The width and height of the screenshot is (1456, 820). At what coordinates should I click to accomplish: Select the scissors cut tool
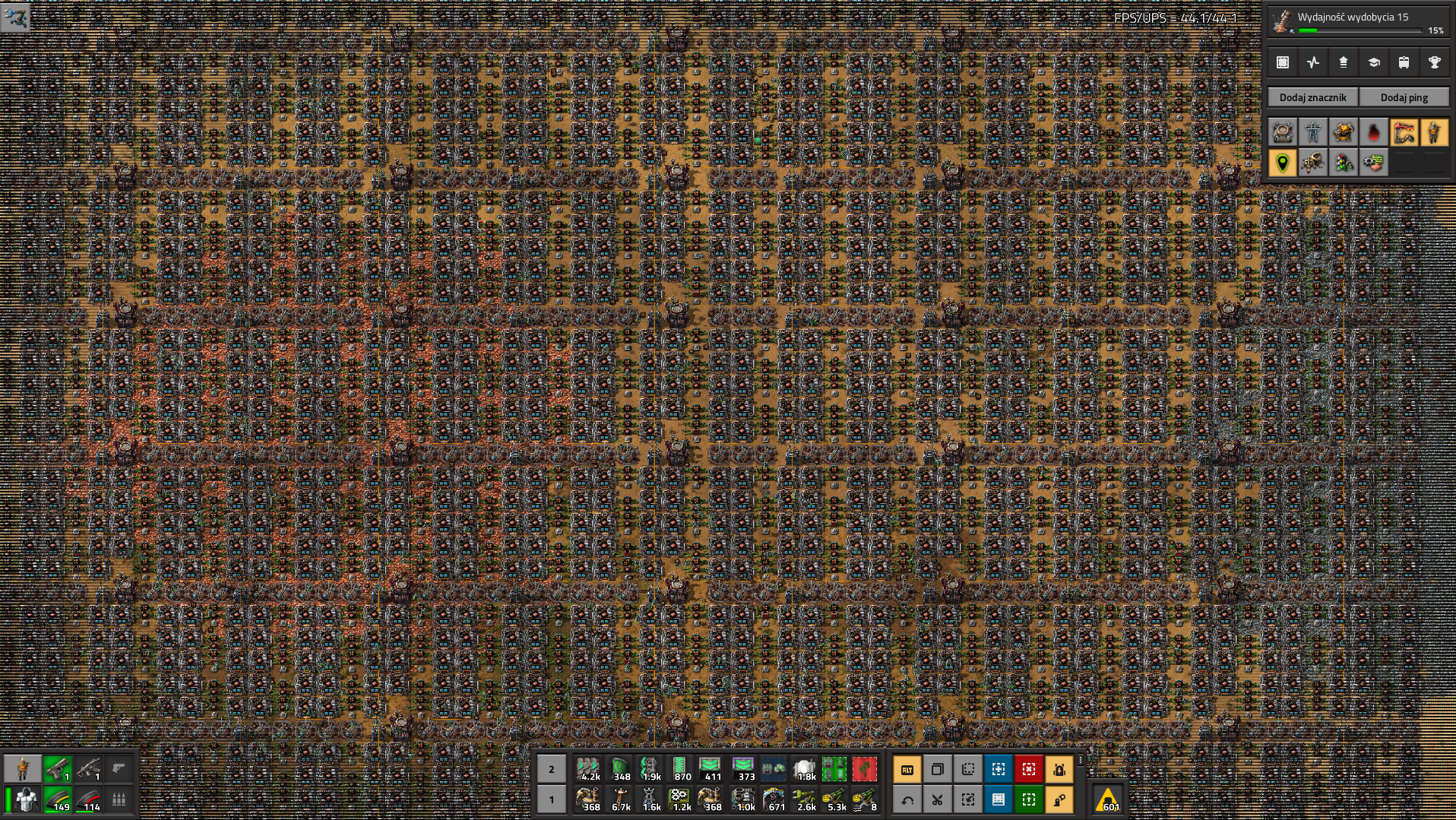938,799
